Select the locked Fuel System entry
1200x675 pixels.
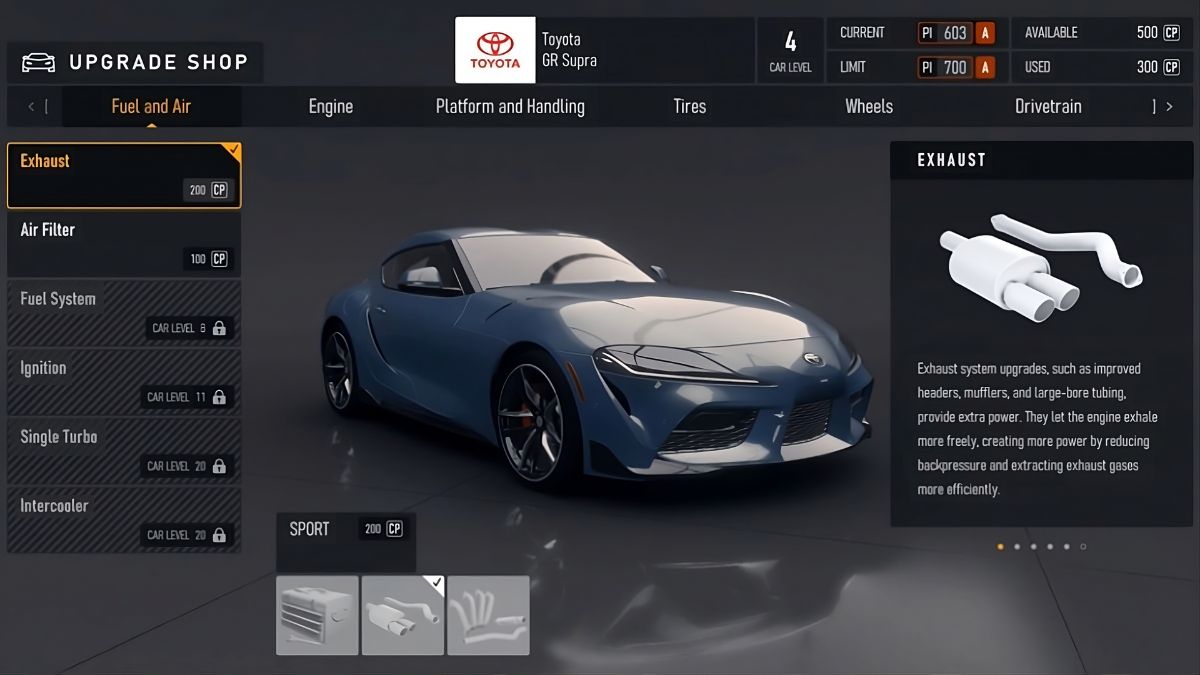(124, 313)
